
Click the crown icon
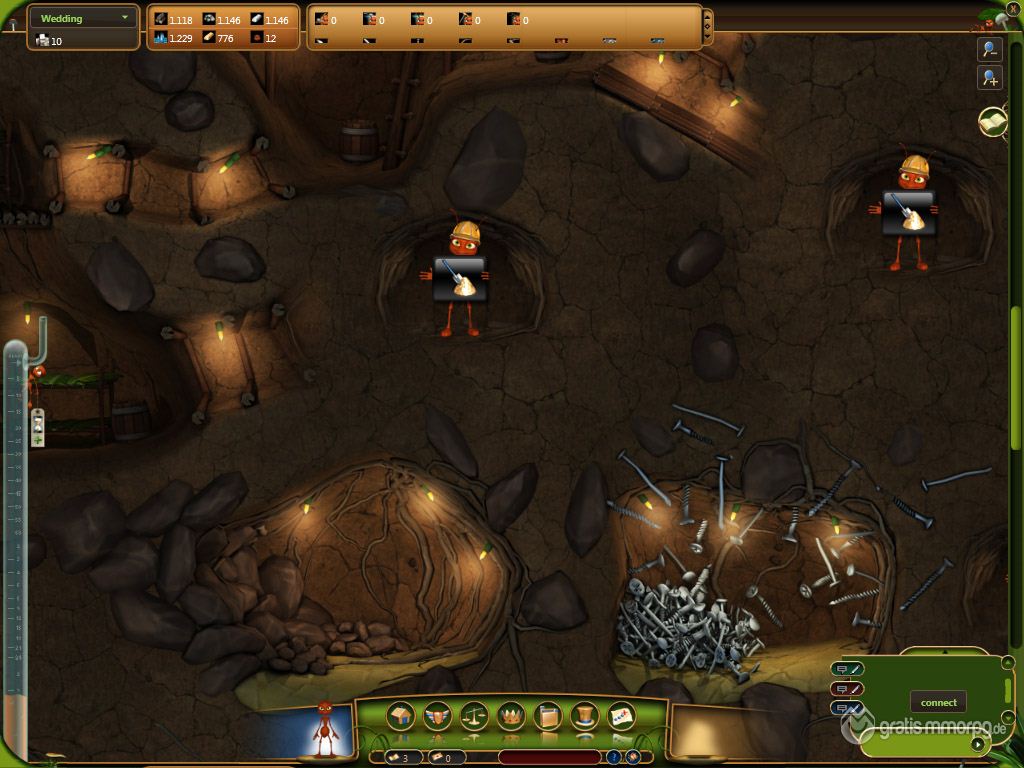tap(511, 716)
